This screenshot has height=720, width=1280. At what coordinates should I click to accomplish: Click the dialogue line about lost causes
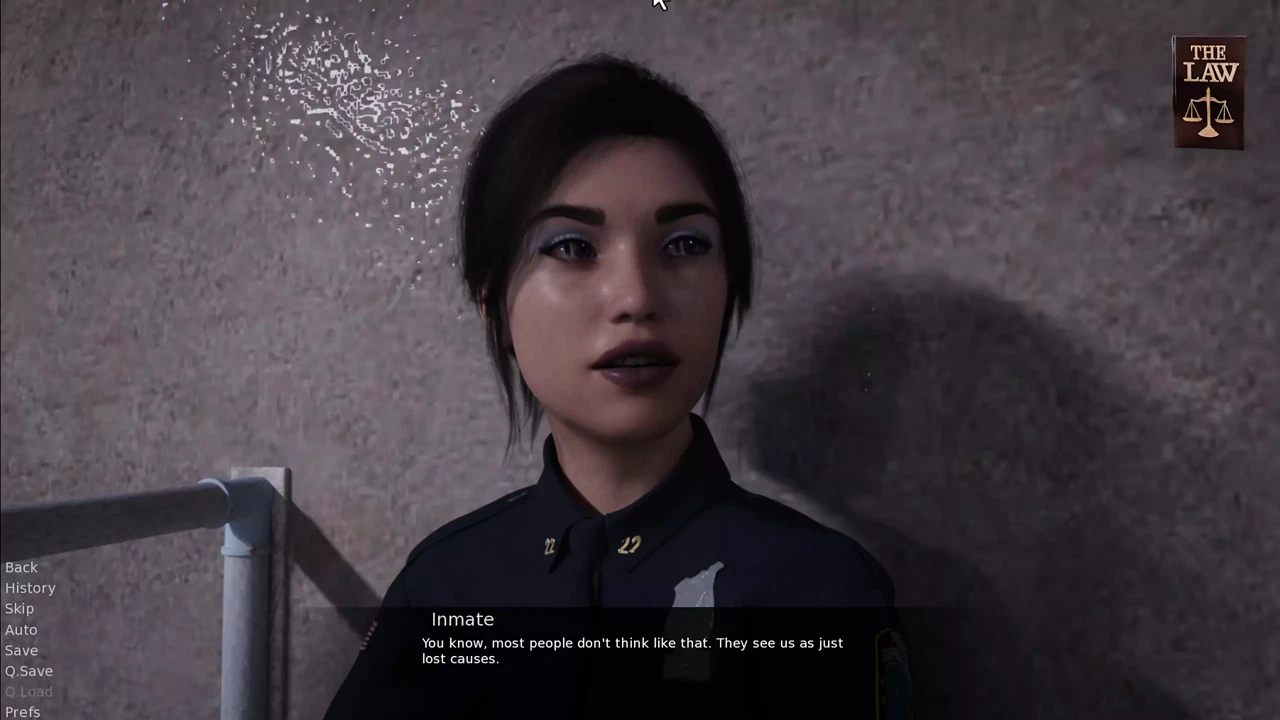[x=632, y=650]
